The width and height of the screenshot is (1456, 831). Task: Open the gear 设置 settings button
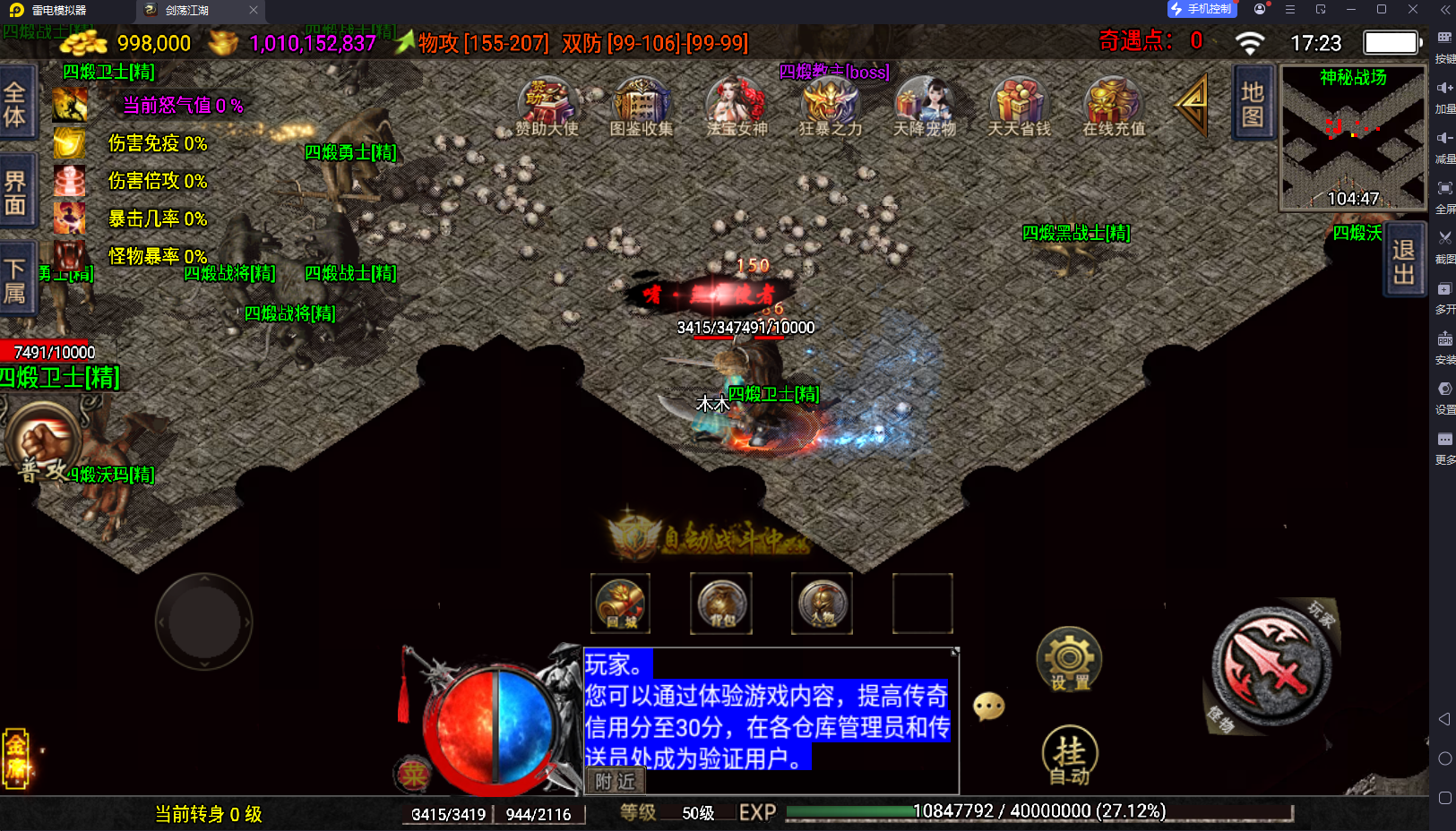tap(1069, 660)
